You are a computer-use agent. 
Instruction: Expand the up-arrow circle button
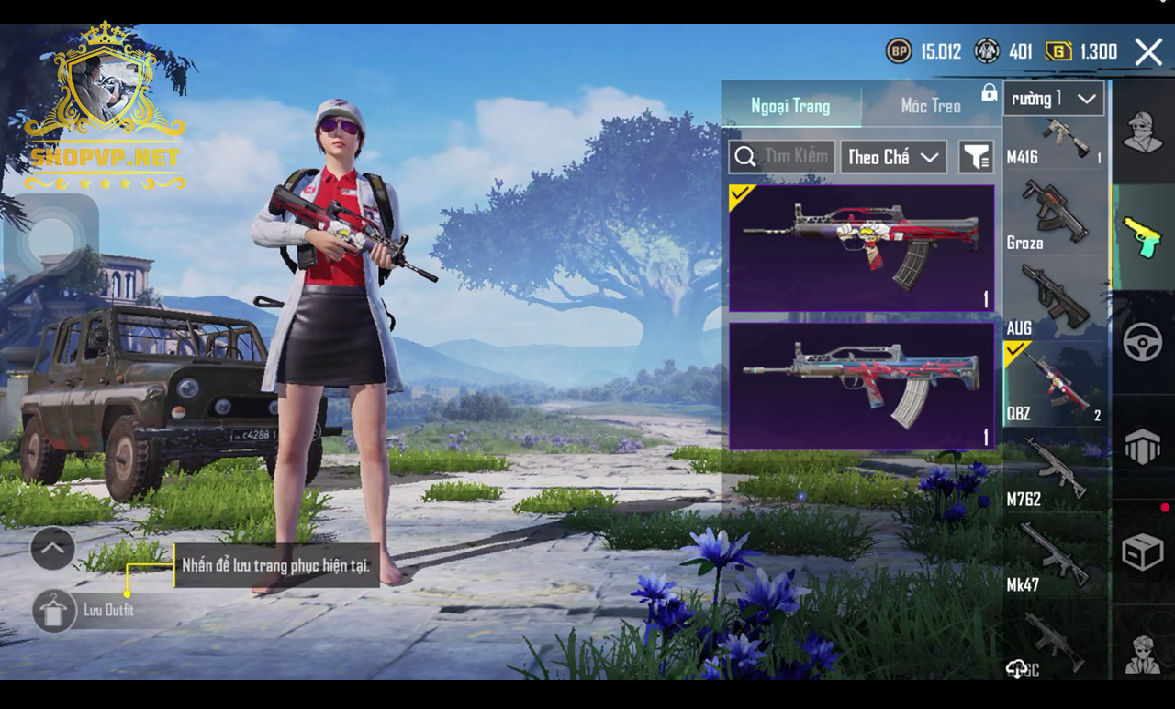pyautogui.click(x=52, y=548)
